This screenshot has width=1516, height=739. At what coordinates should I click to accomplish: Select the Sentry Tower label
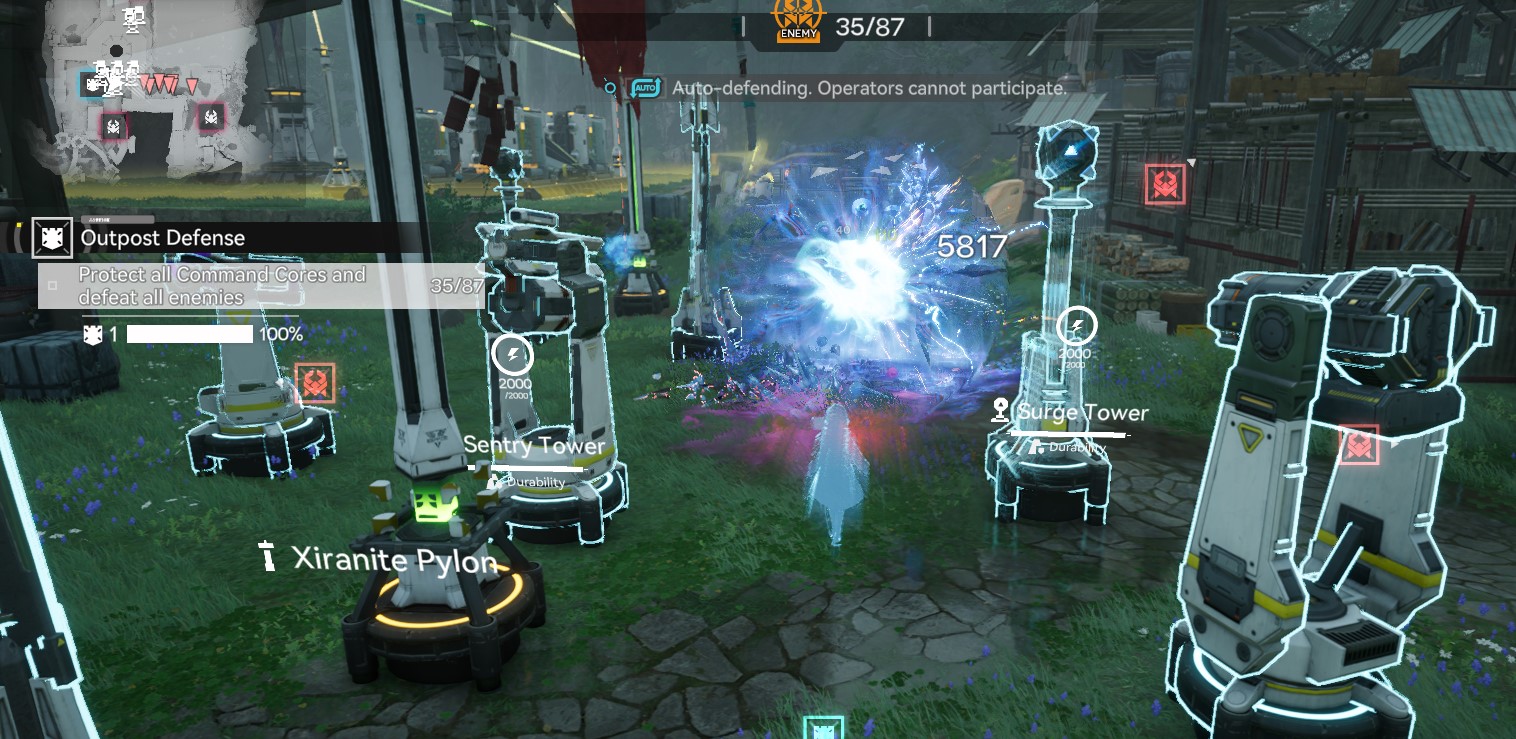[x=534, y=446]
